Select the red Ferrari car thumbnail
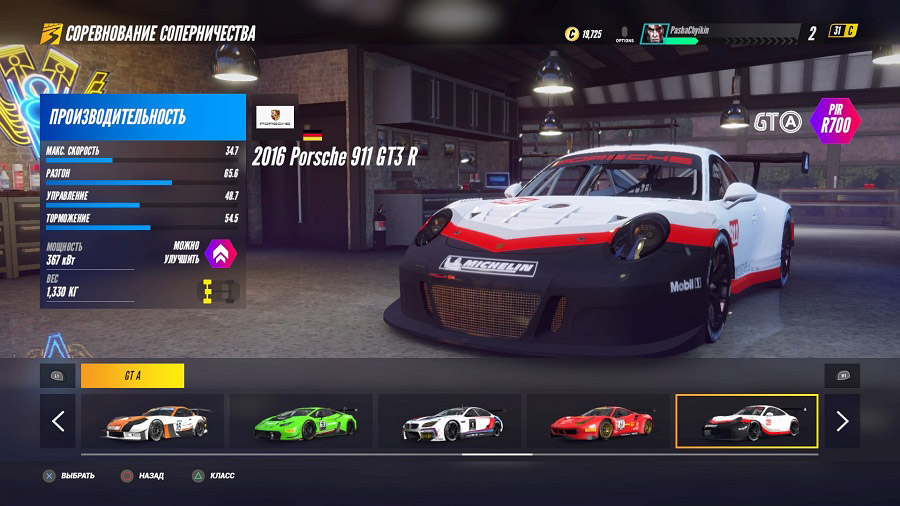Image resolution: width=900 pixels, height=506 pixels. pyautogui.click(x=597, y=421)
